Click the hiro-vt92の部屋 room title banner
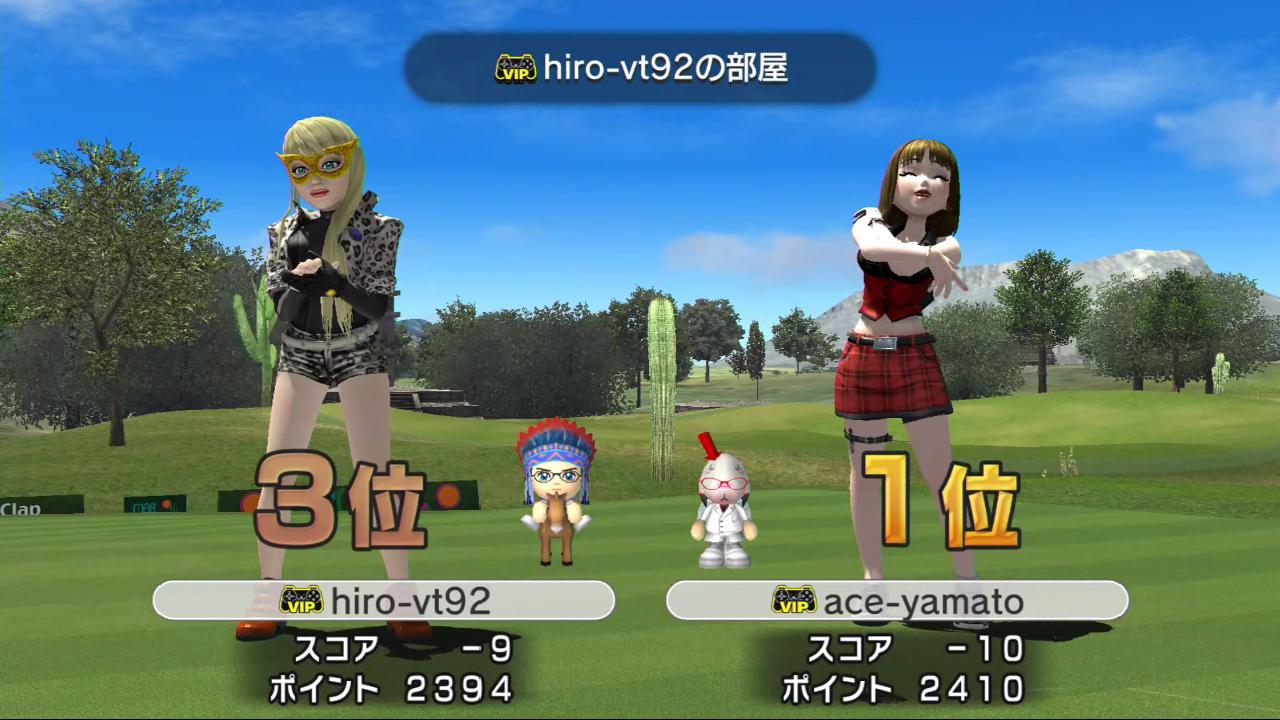The height and width of the screenshot is (720, 1280). [640, 68]
